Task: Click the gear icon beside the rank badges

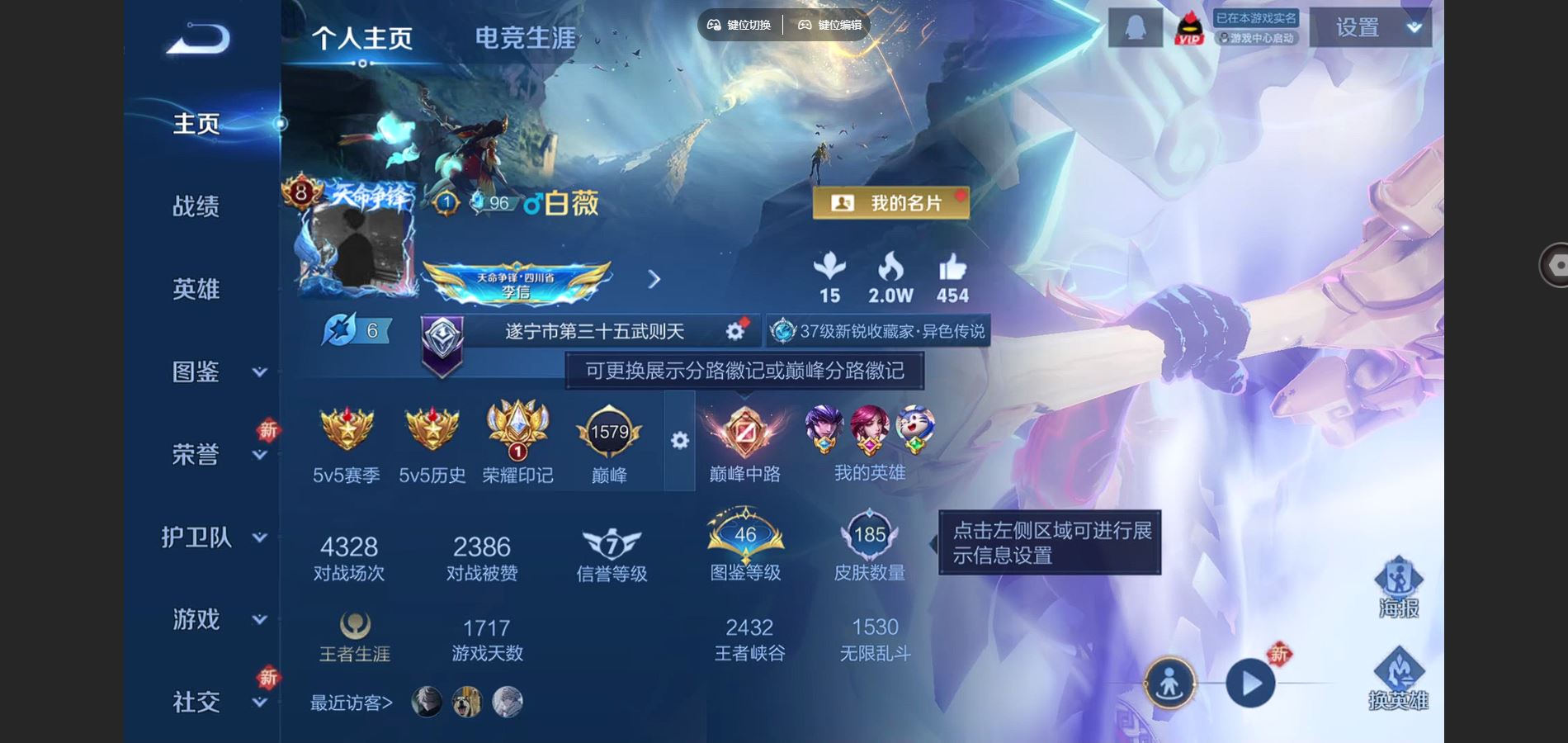Action: coord(681,442)
